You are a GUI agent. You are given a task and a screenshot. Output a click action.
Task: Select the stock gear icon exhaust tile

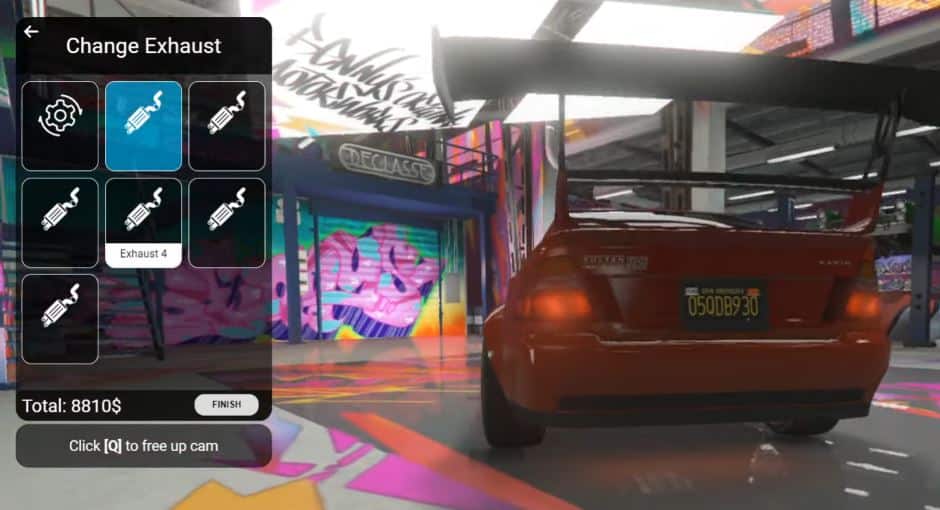pos(60,125)
